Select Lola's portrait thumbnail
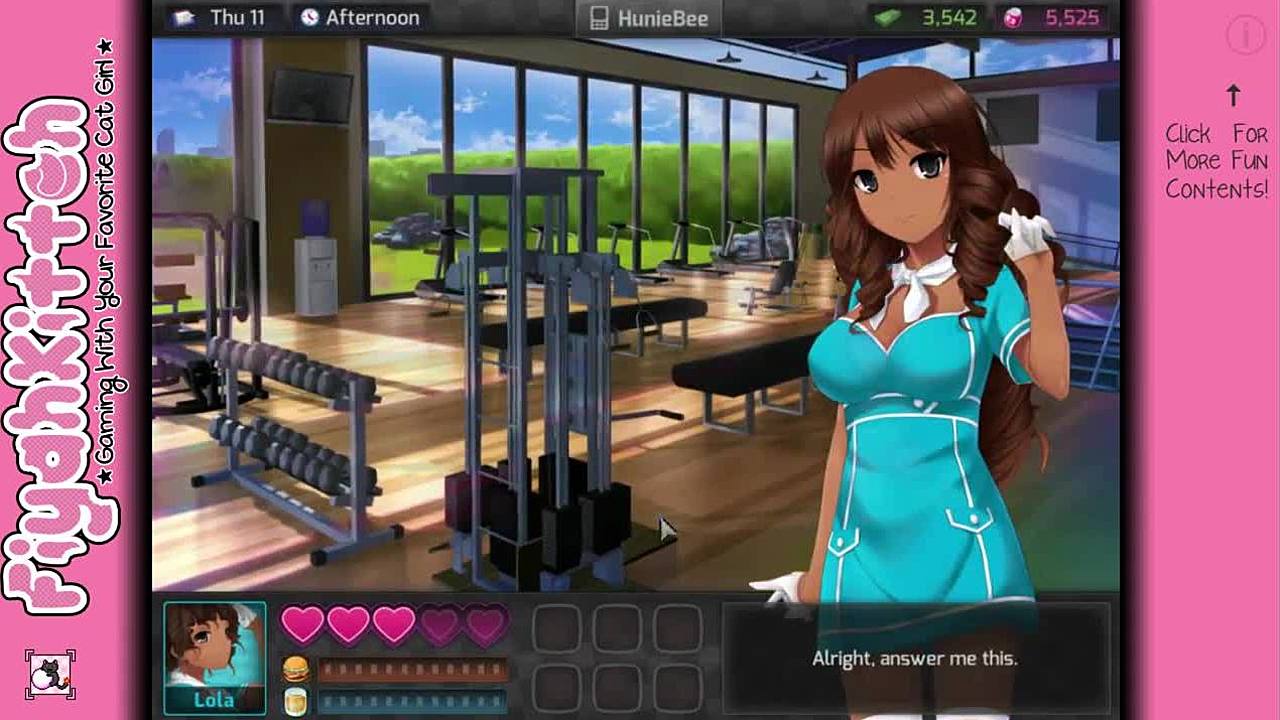This screenshot has height=720, width=1280. click(x=215, y=657)
